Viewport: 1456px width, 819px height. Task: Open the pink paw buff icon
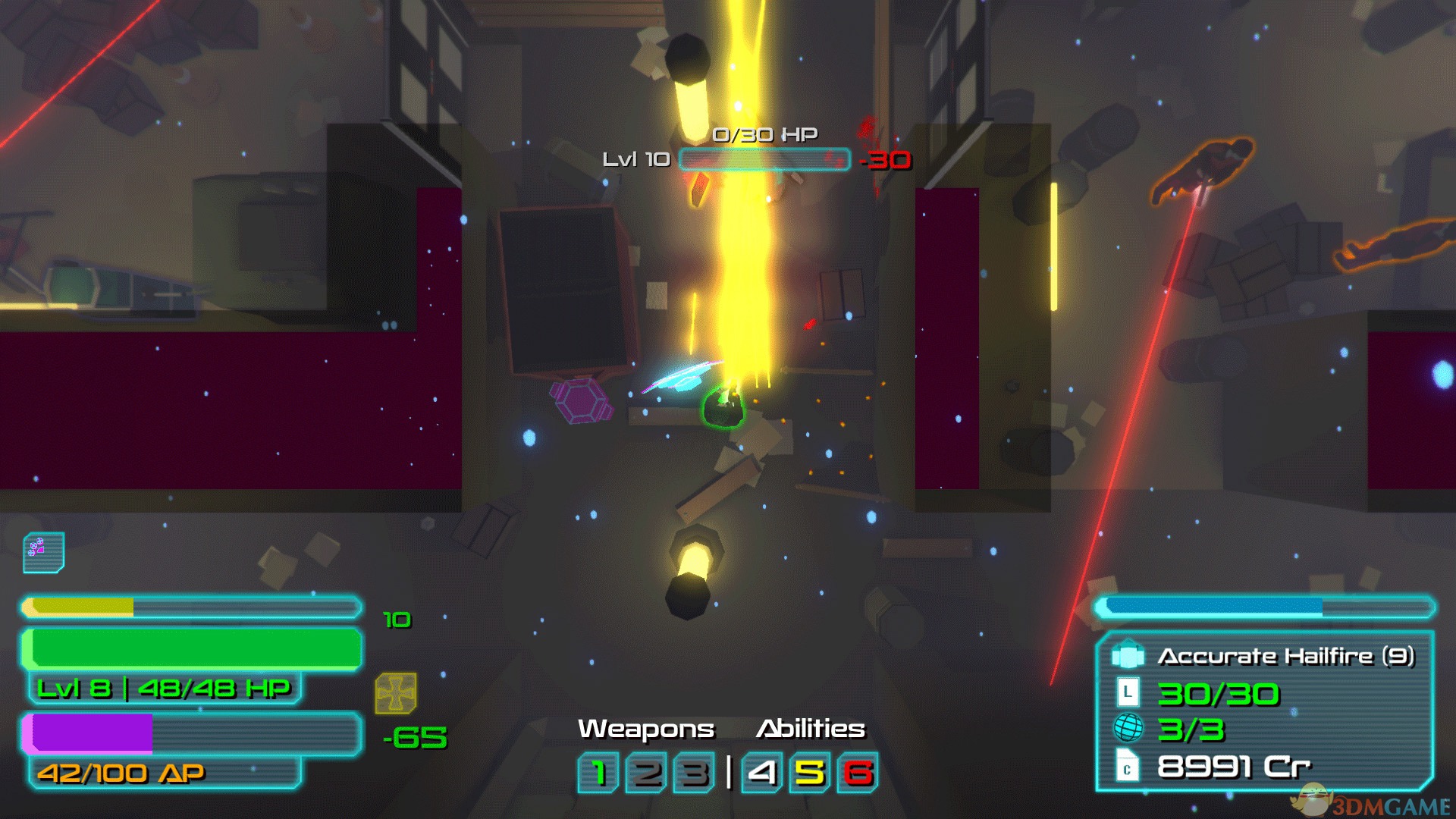(43, 552)
